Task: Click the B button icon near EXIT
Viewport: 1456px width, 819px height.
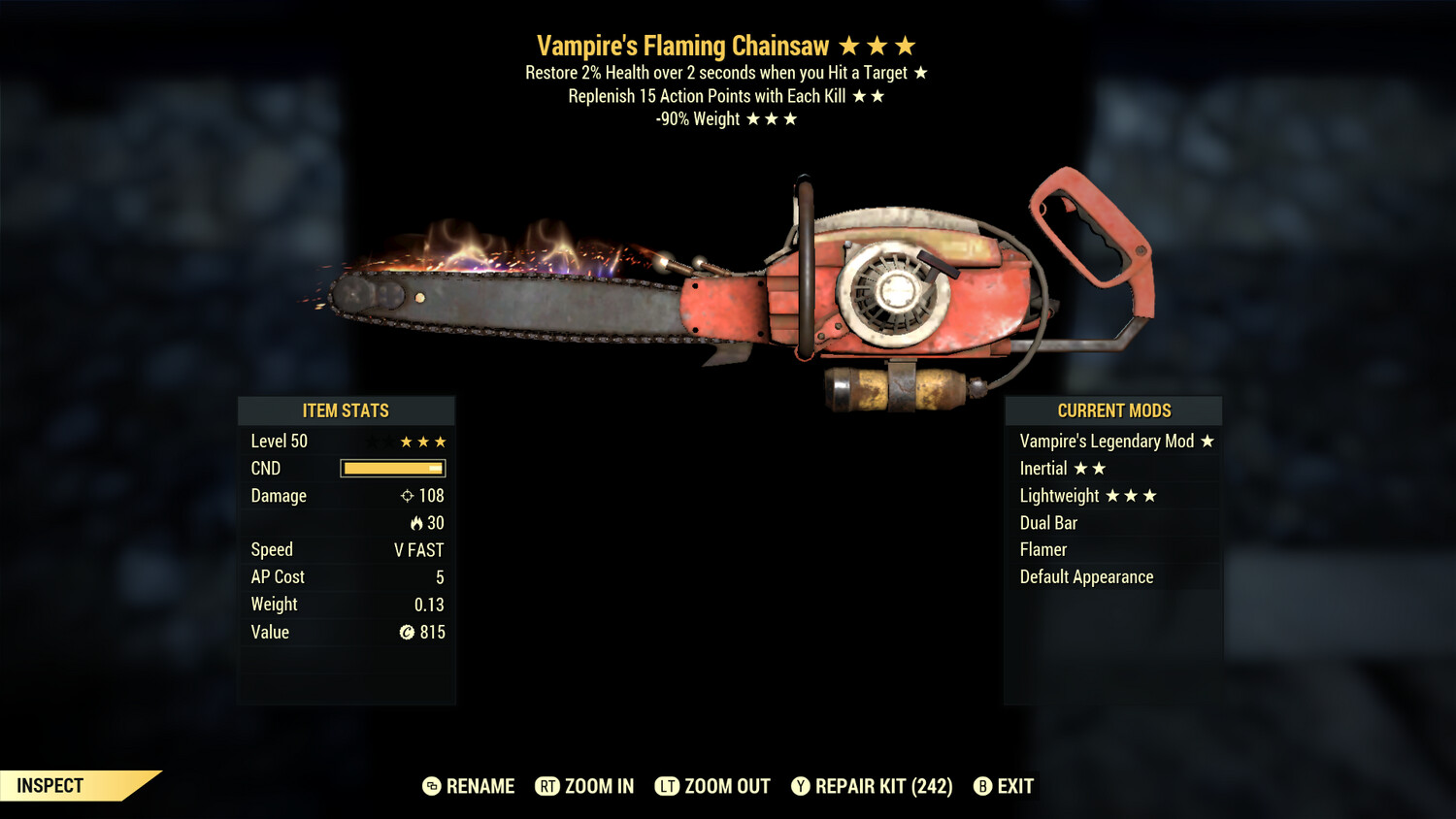Action: tap(983, 786)
